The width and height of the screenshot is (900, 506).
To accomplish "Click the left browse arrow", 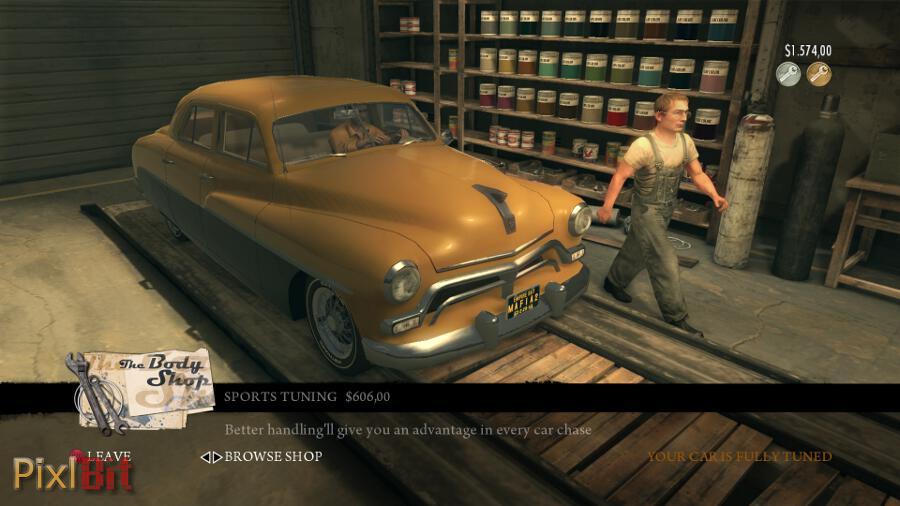I will tap(205, 457).
